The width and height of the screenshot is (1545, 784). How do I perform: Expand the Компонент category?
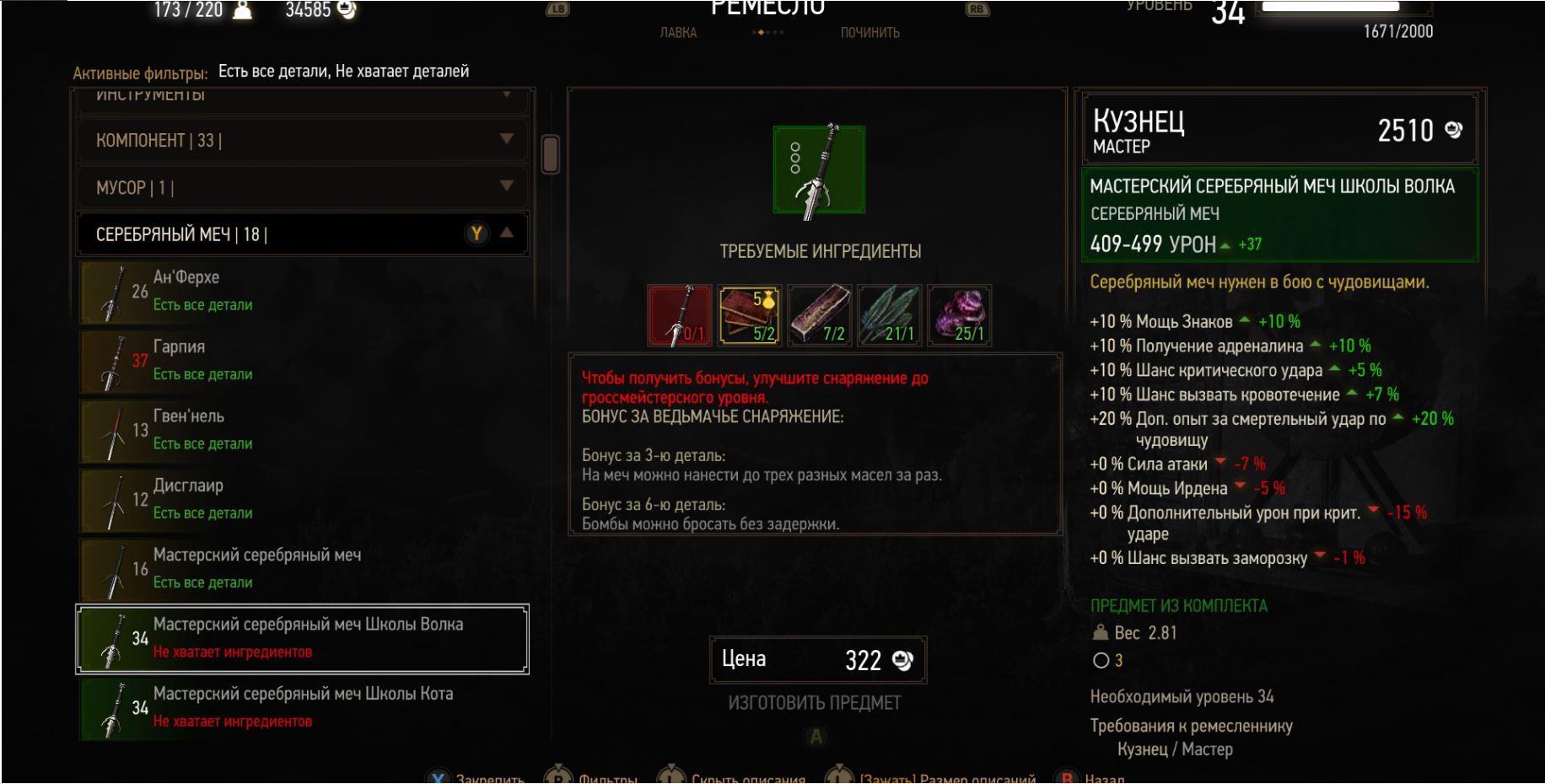coord(302,140)
